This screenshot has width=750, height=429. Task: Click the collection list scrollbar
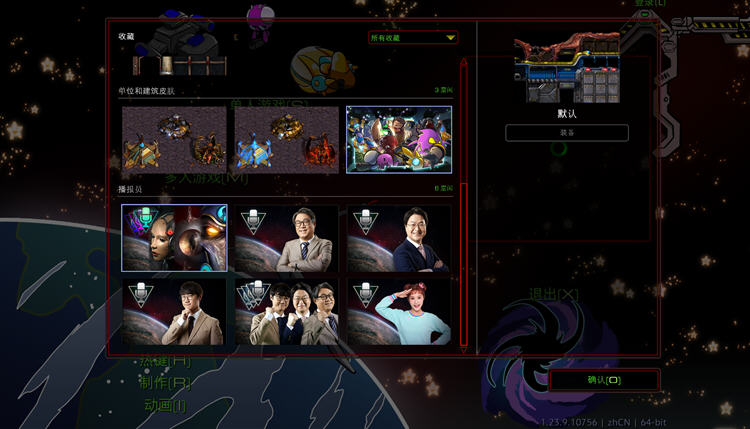click(x=463, y=200)
